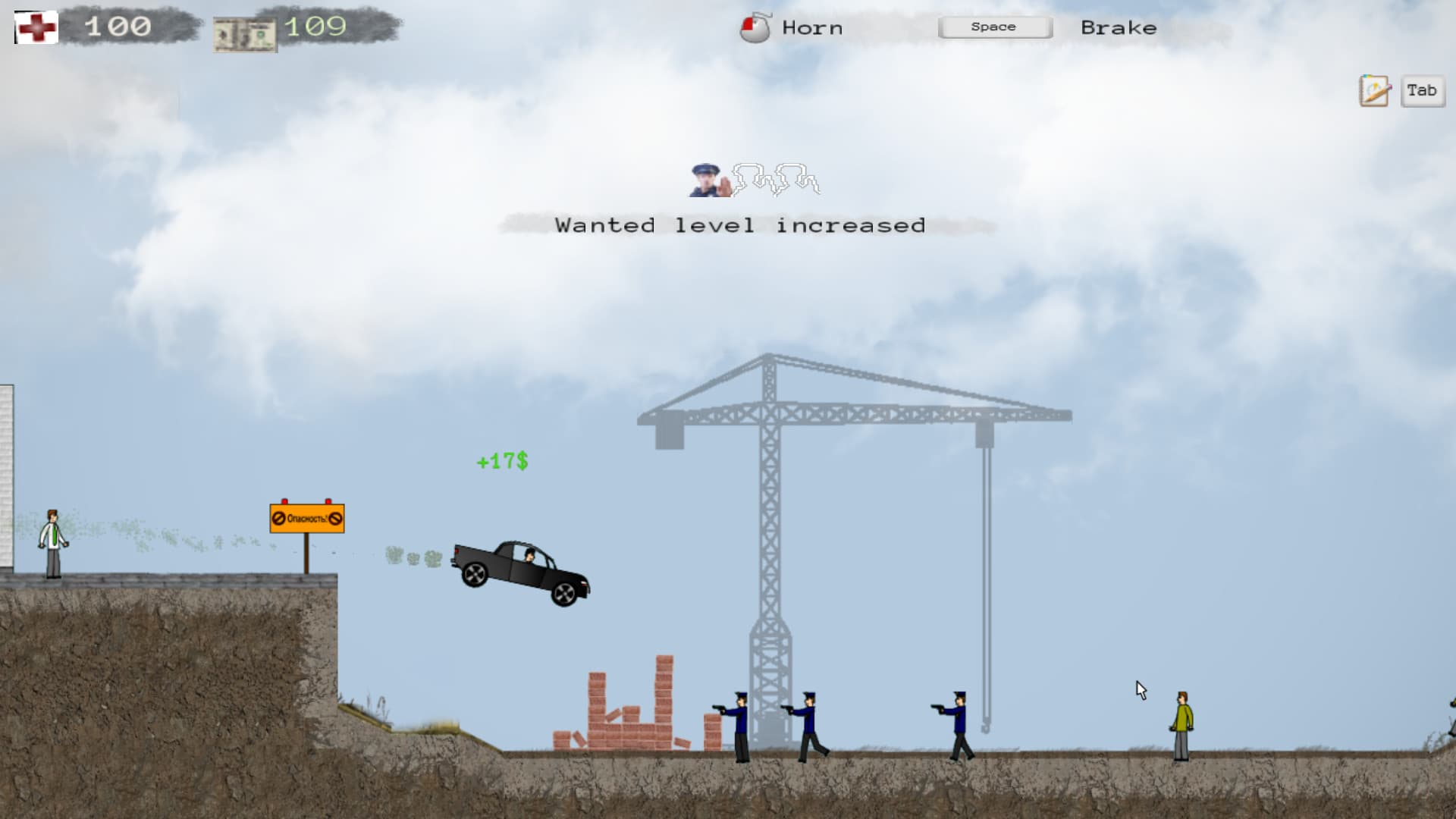Click the Horn text label
The width and height of the screenshot is (1456, 819).
coord(811,27)
